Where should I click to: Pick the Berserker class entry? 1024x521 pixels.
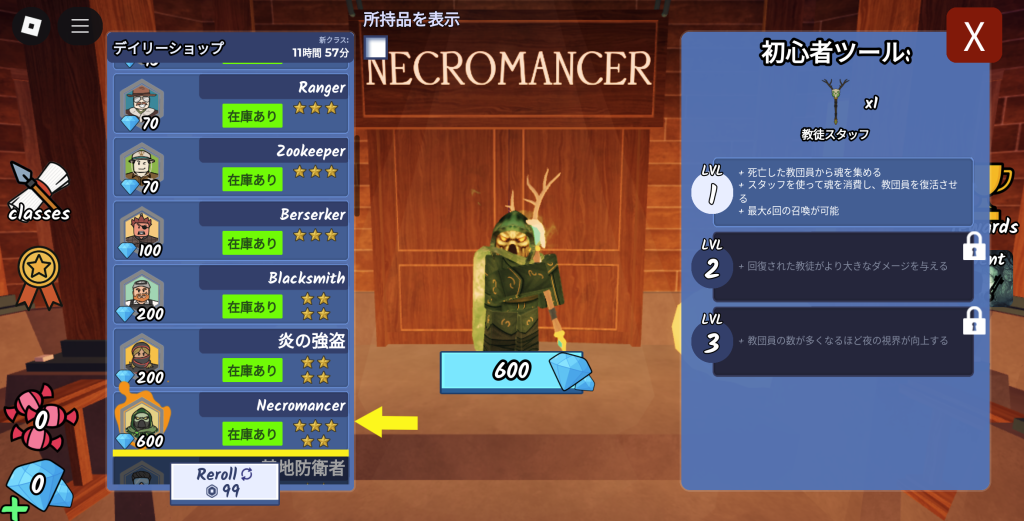231,230
